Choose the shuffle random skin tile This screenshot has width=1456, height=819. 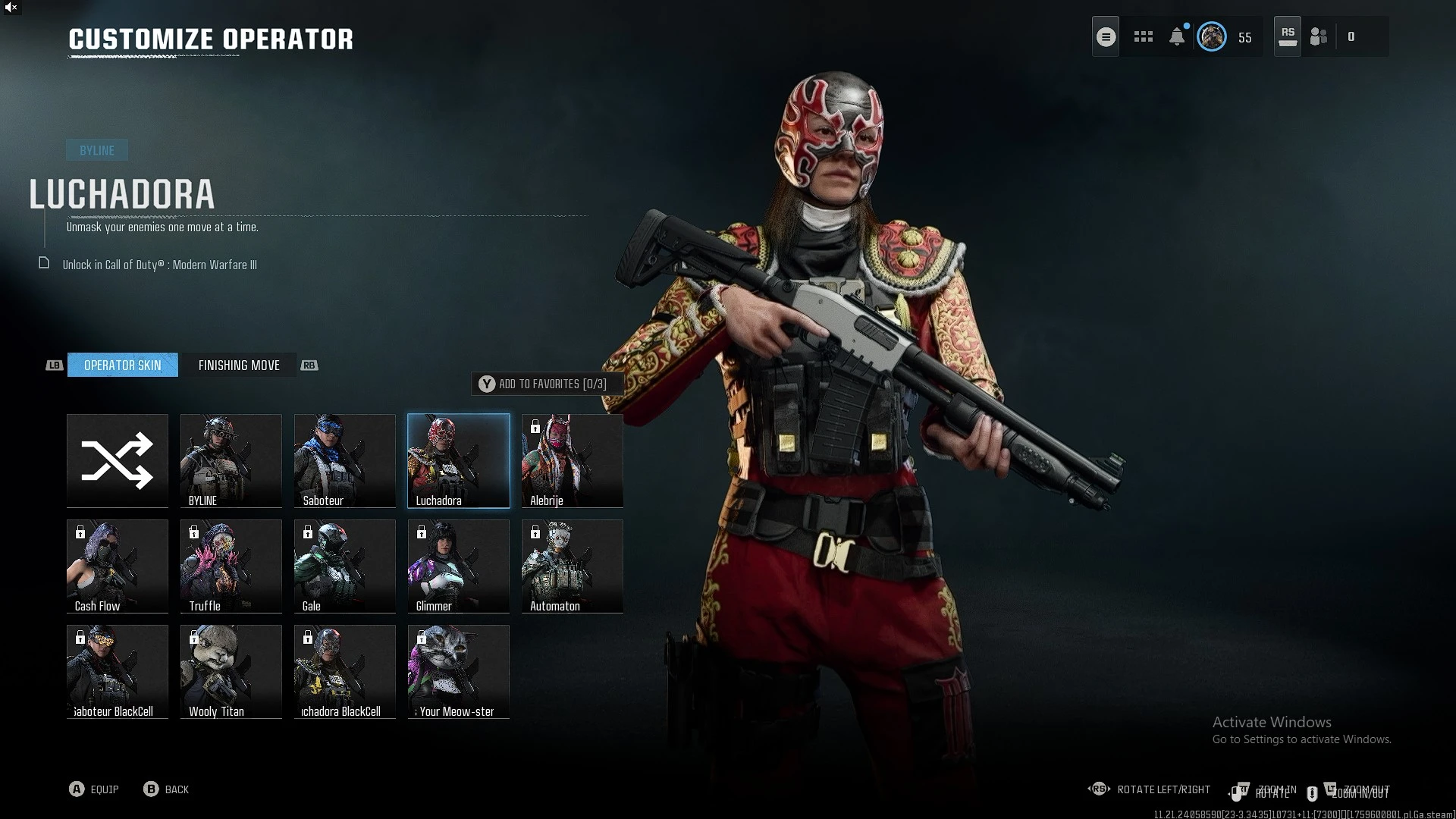tap(118, 460)
